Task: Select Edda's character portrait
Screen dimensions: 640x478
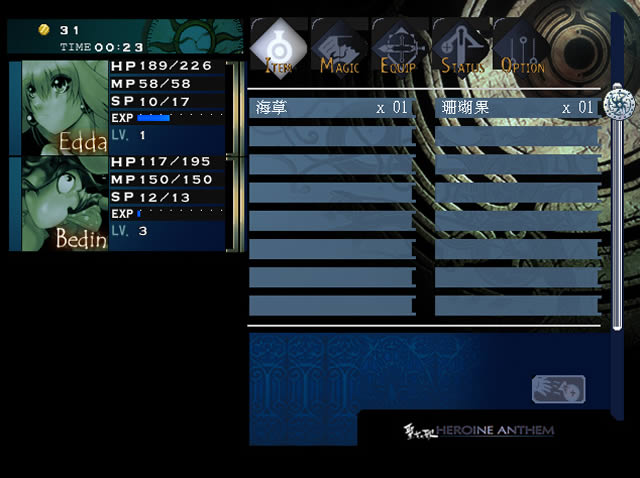Action: pyautogui.click(x=65, y=106)
